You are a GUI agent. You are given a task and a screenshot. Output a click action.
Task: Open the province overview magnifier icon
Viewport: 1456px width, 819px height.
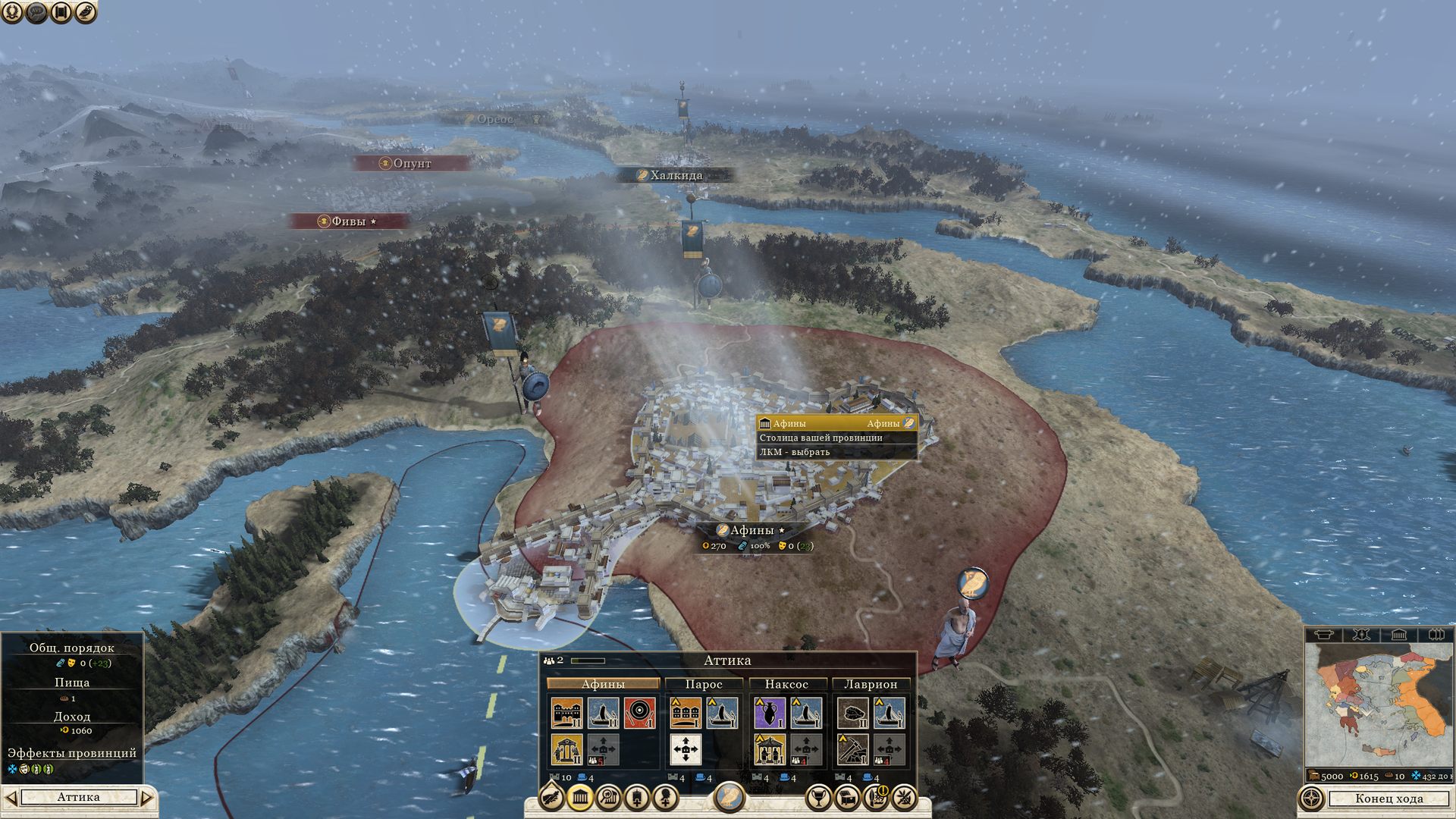coord(610,797)
